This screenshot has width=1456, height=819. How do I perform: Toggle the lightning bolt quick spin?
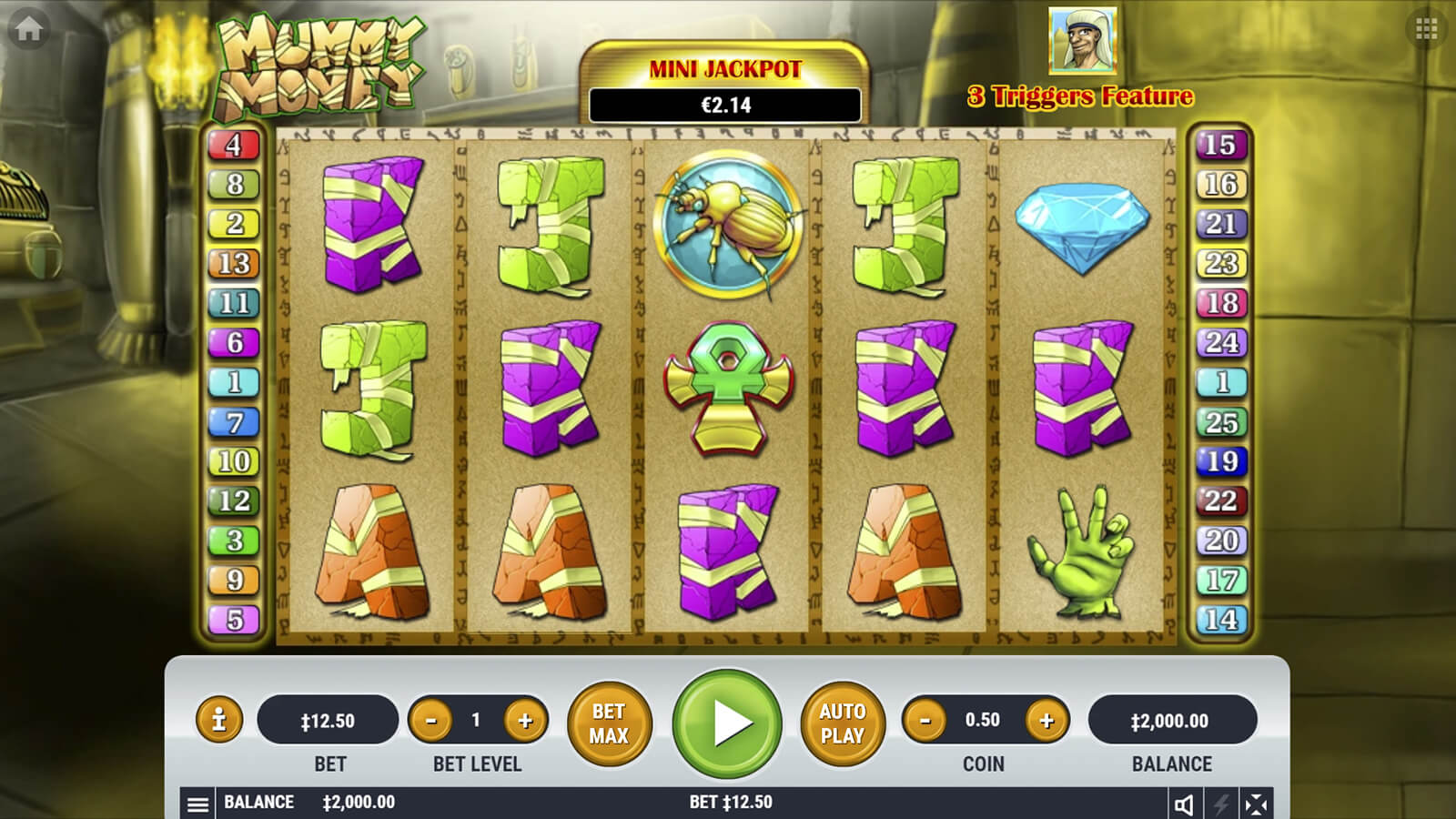(x=1220, y=804)
